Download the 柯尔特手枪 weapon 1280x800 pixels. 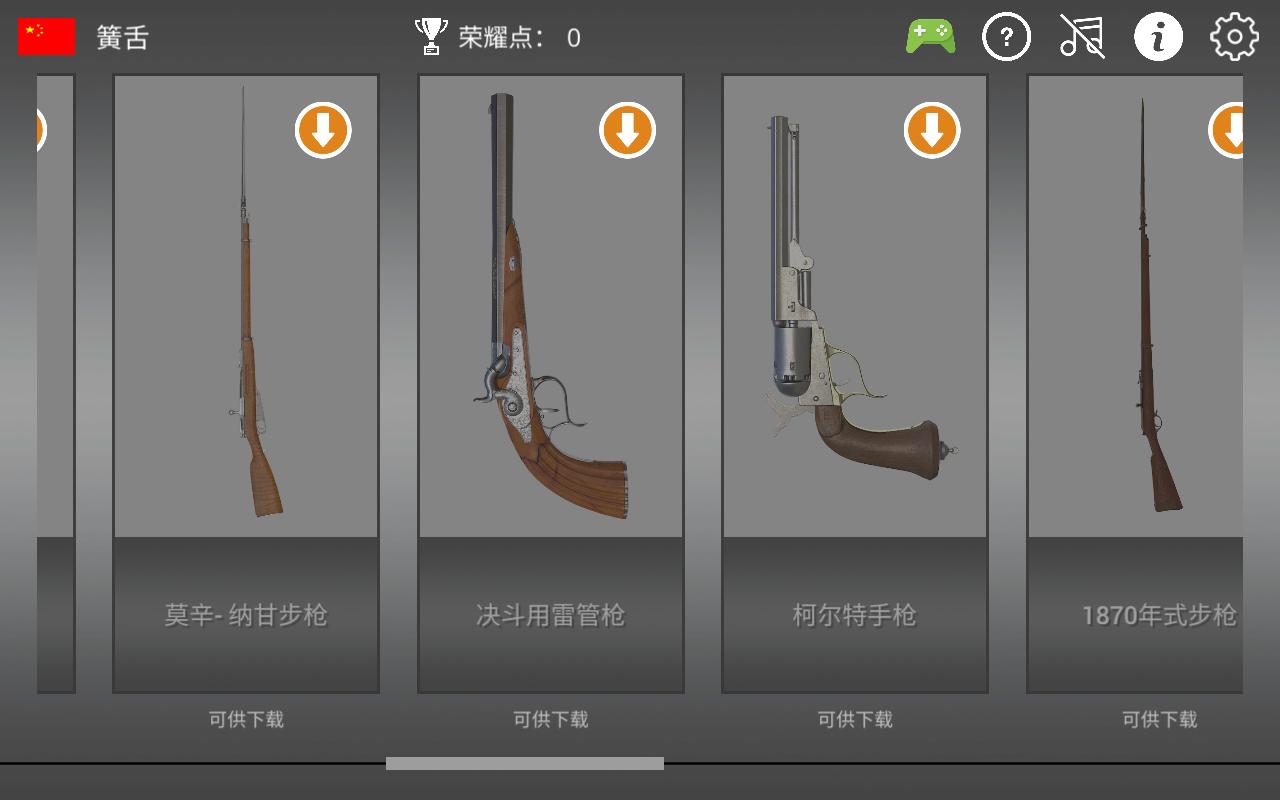(x=932, y=131)
